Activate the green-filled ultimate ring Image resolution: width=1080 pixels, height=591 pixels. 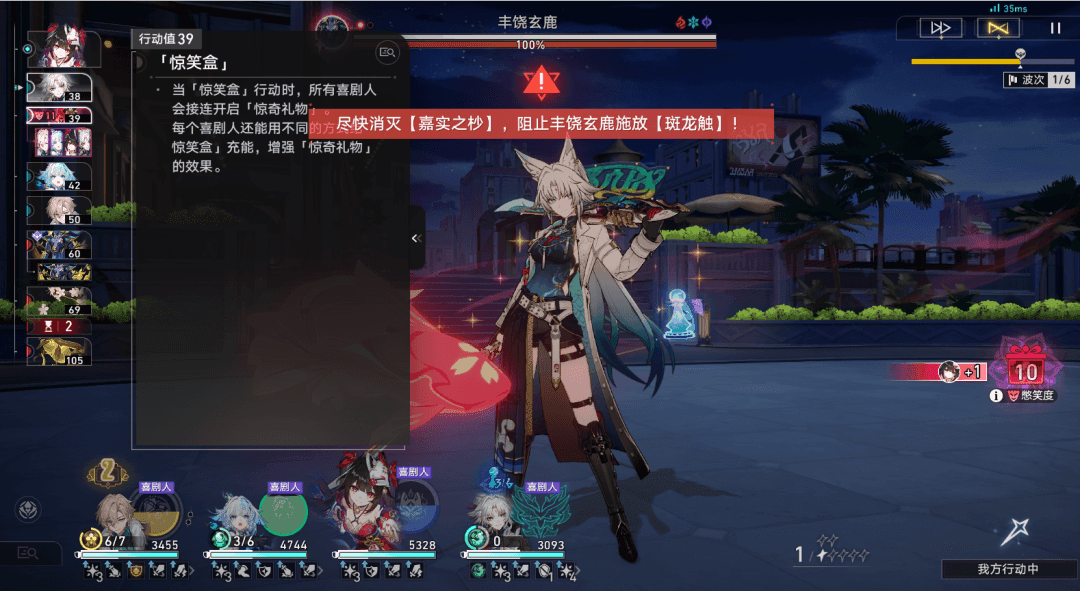click(283, 512)
